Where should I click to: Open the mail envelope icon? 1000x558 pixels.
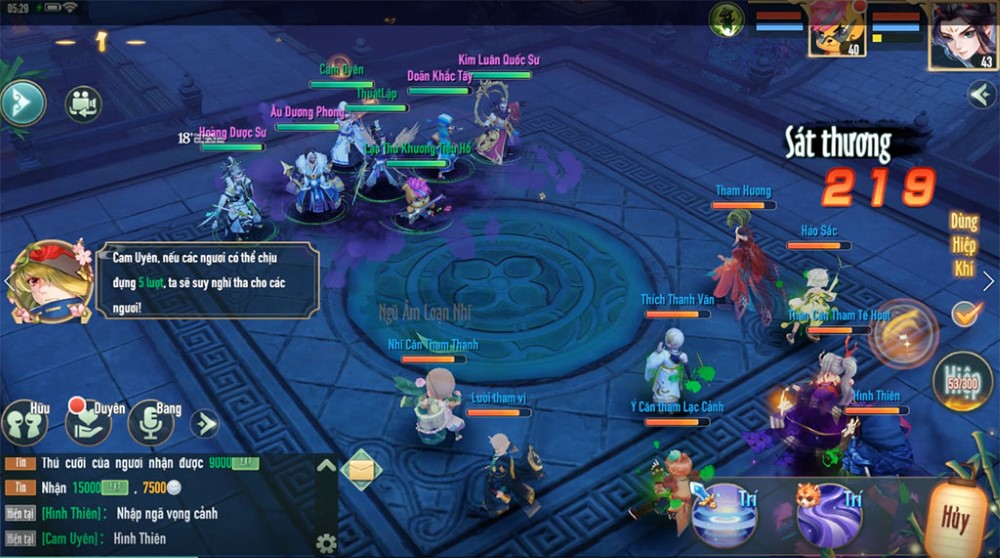point(361,470)
